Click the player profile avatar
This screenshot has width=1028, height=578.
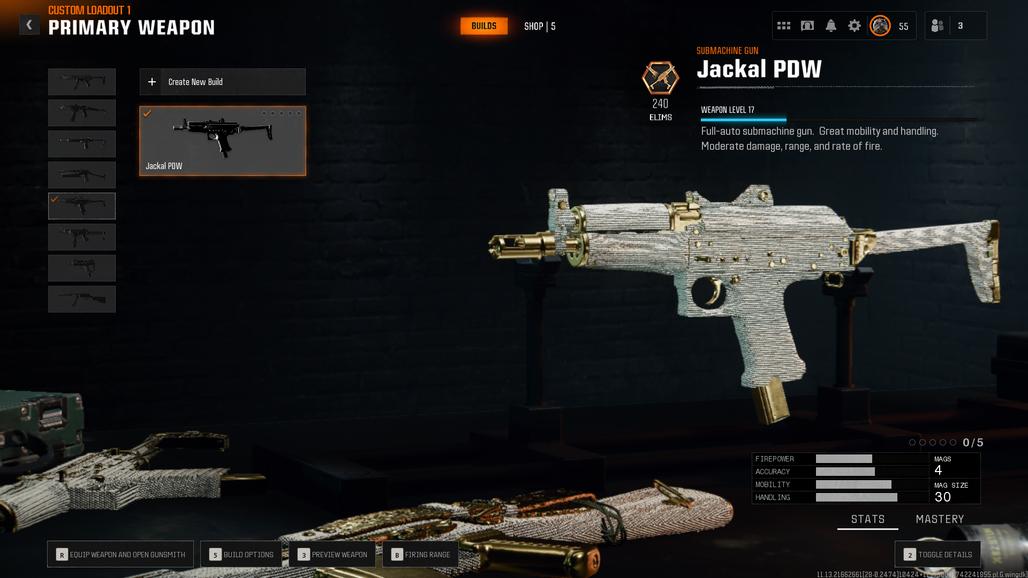click(880, 26)
